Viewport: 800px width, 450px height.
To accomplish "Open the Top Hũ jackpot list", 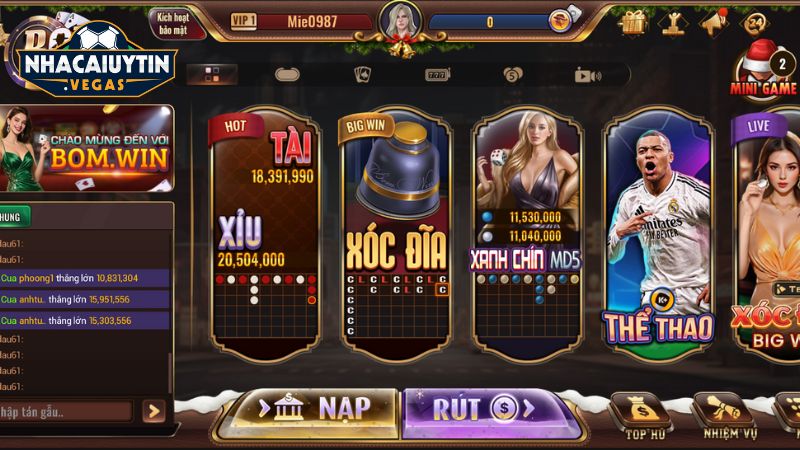I will pos(638,415).
